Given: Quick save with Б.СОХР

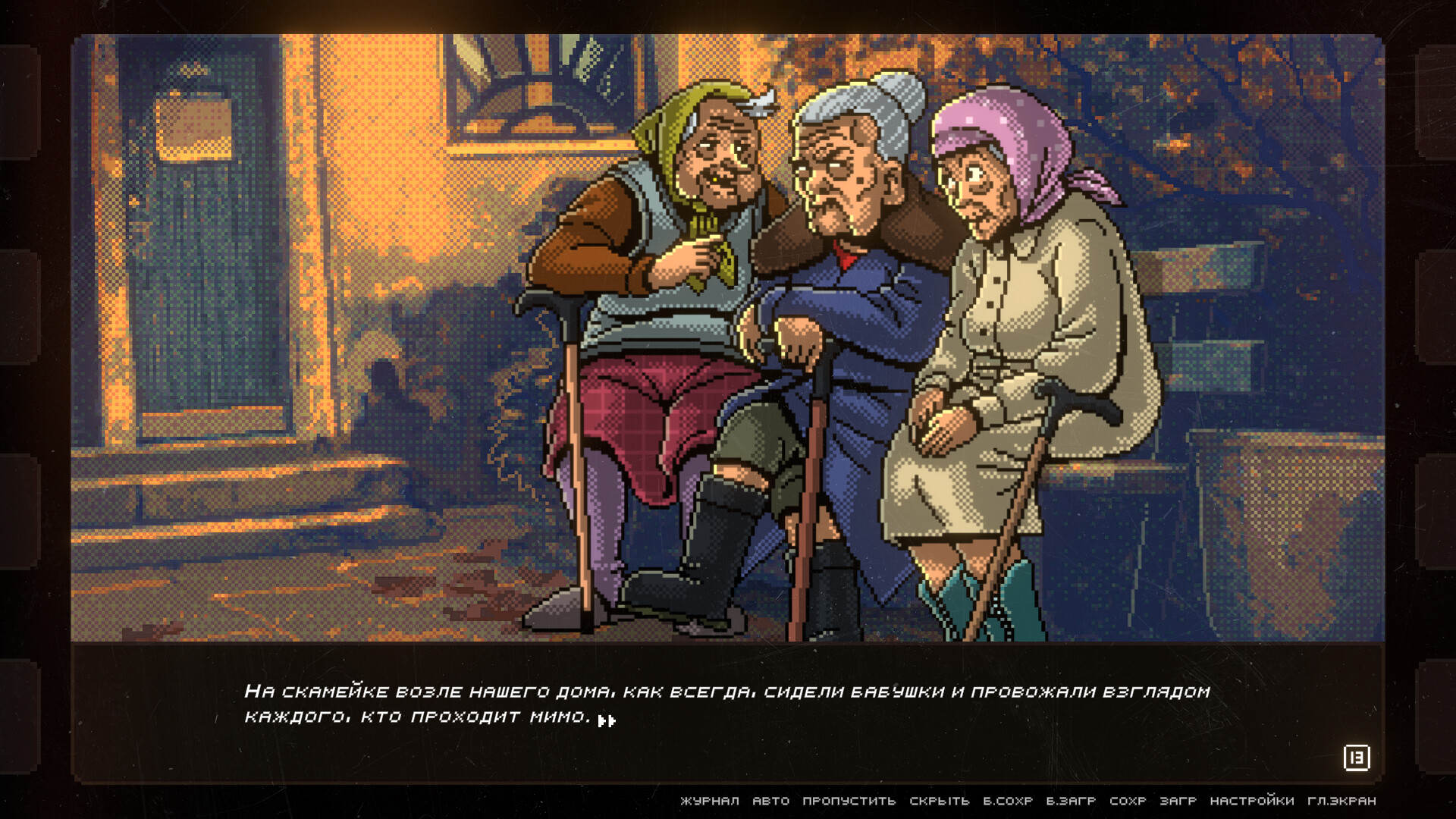Looking at the screenshot, I should pos(1008,799).
